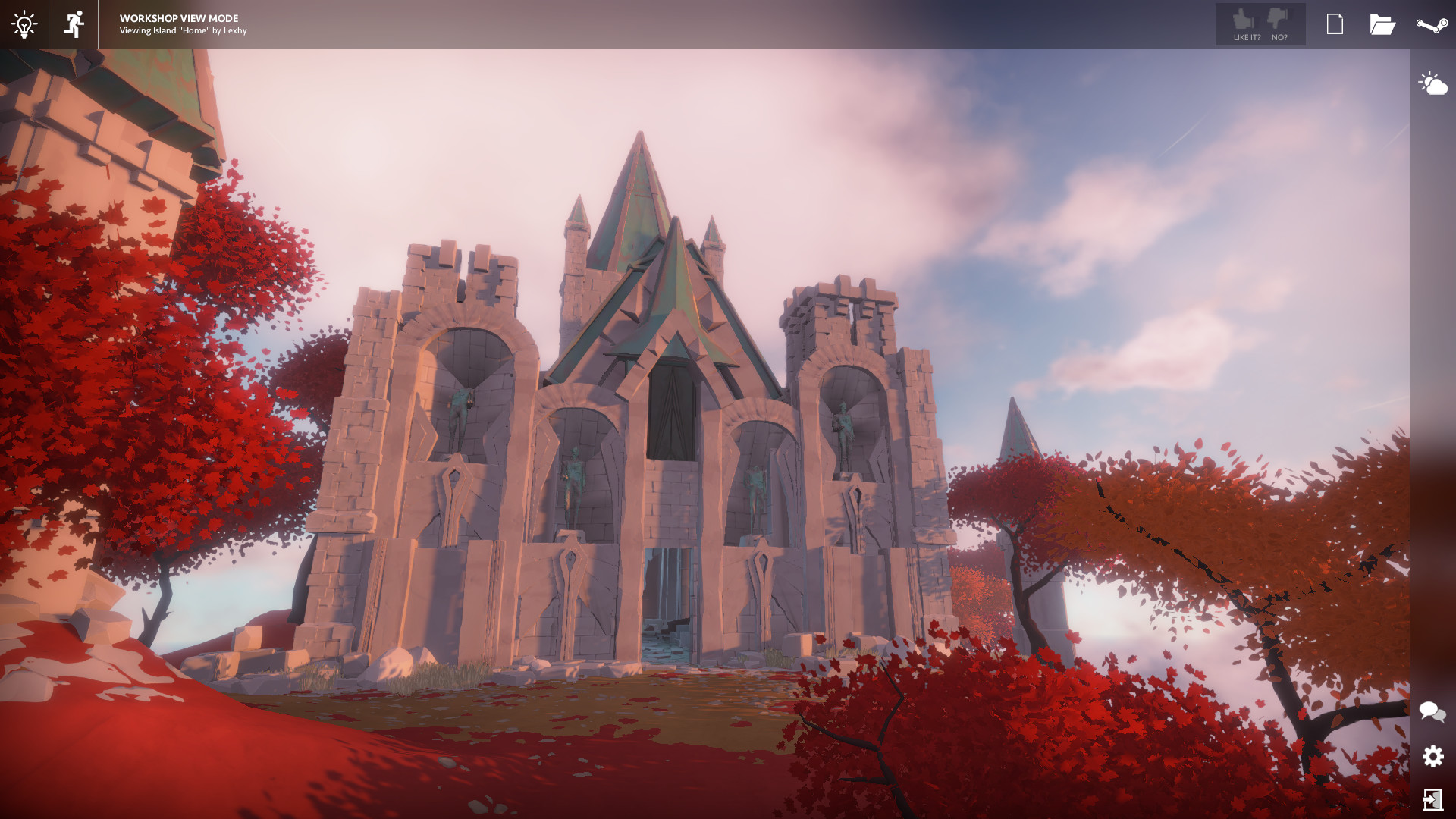The height and width of the screenshot is (819, 1456).
Task: Click the exit door icon at bottom right
Action: click(1432, 799)
